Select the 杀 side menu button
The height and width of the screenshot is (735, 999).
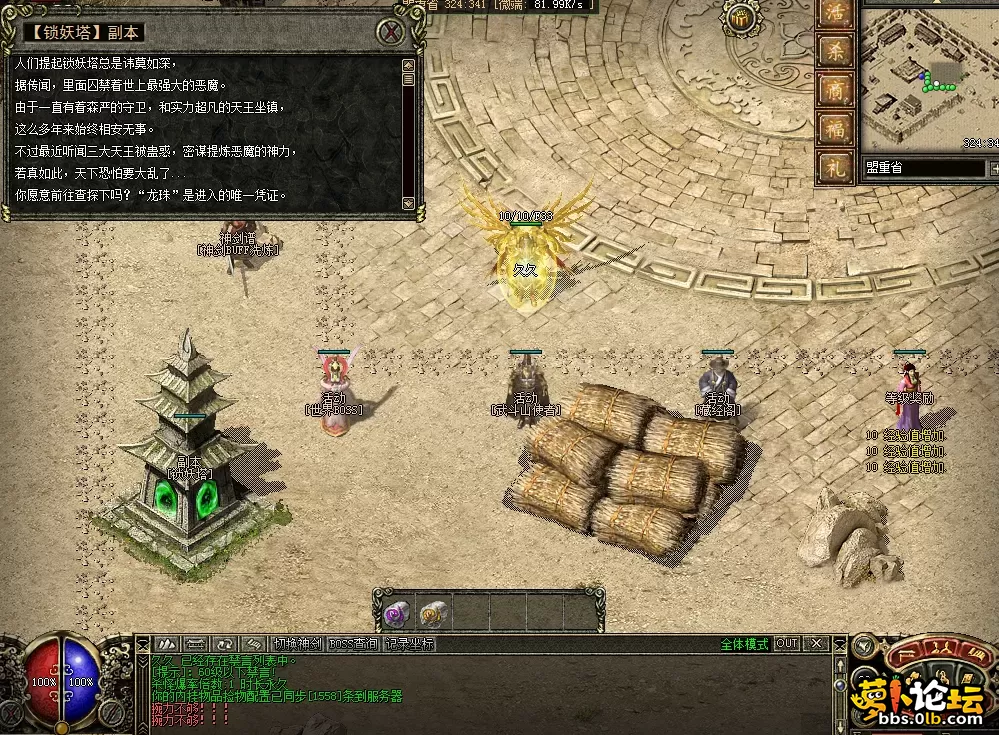[833, 50]
